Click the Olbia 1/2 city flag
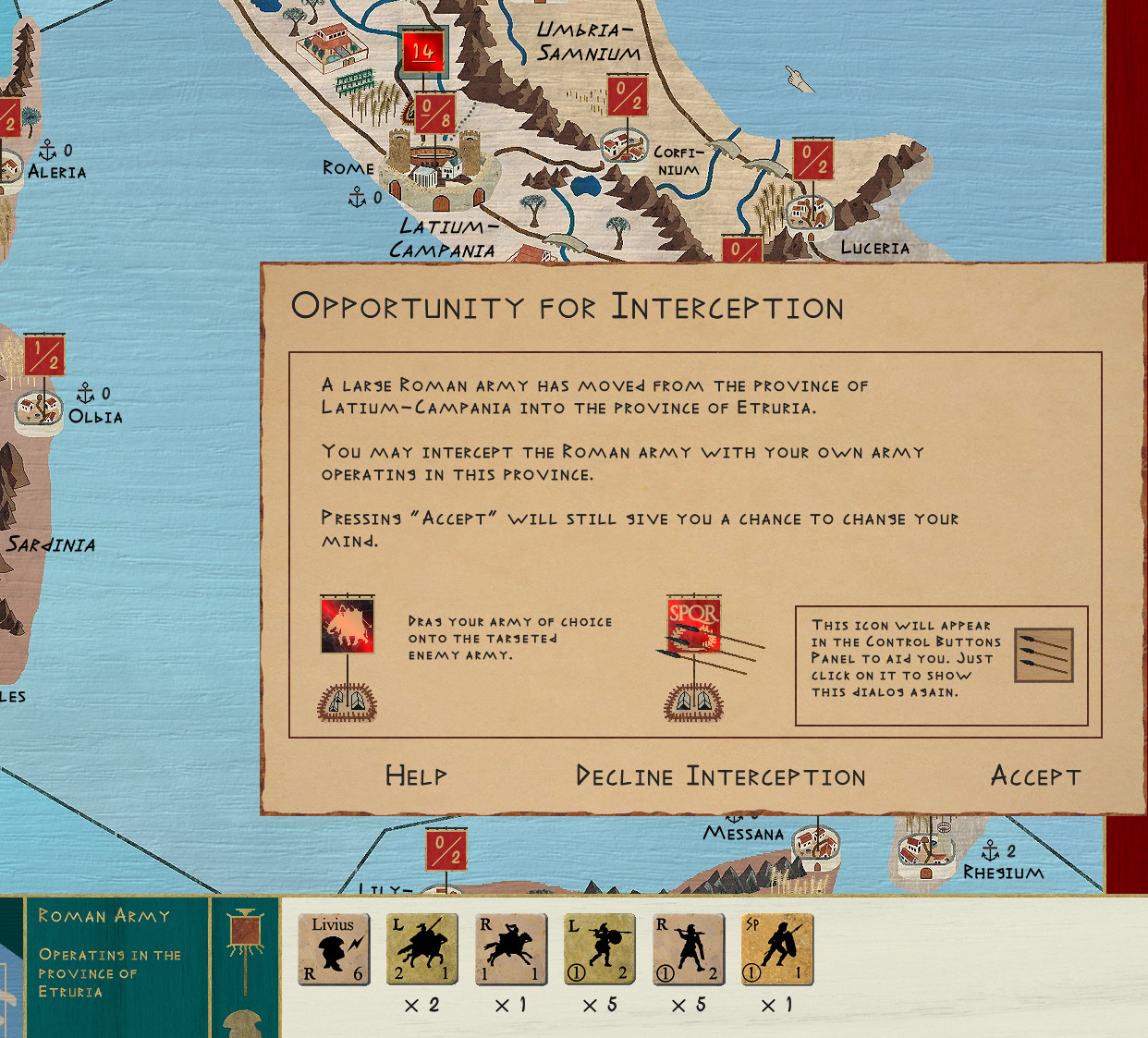Viewport: 1148px width, 1038px height. pyautogui.click(x=44, y=355)
